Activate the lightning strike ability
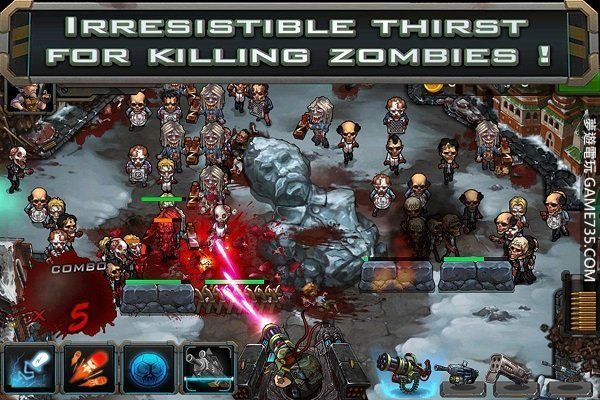The width and height of the screenshot is (600, 400). (28, 368)
